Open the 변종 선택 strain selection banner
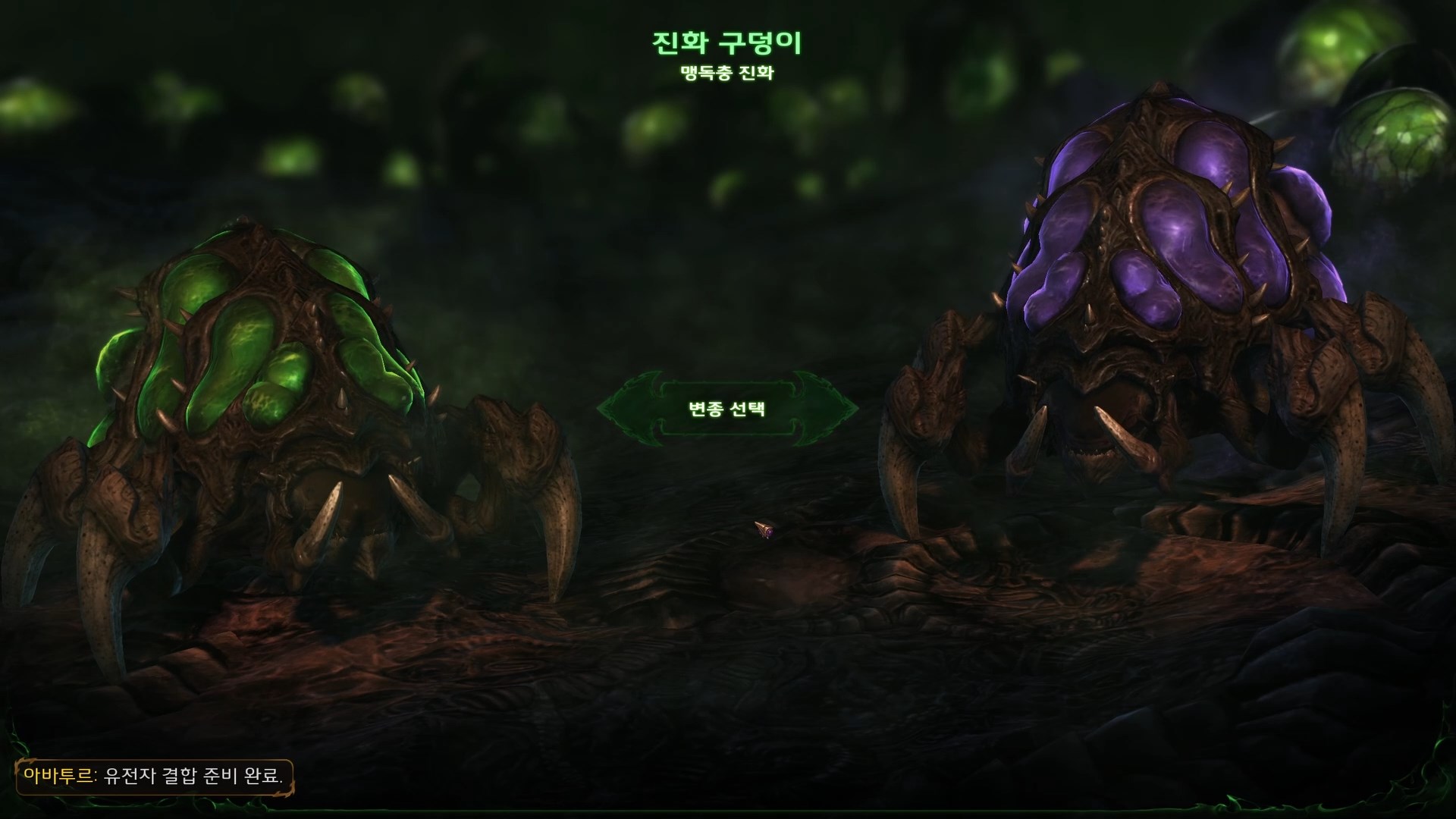 coord(726,409)
